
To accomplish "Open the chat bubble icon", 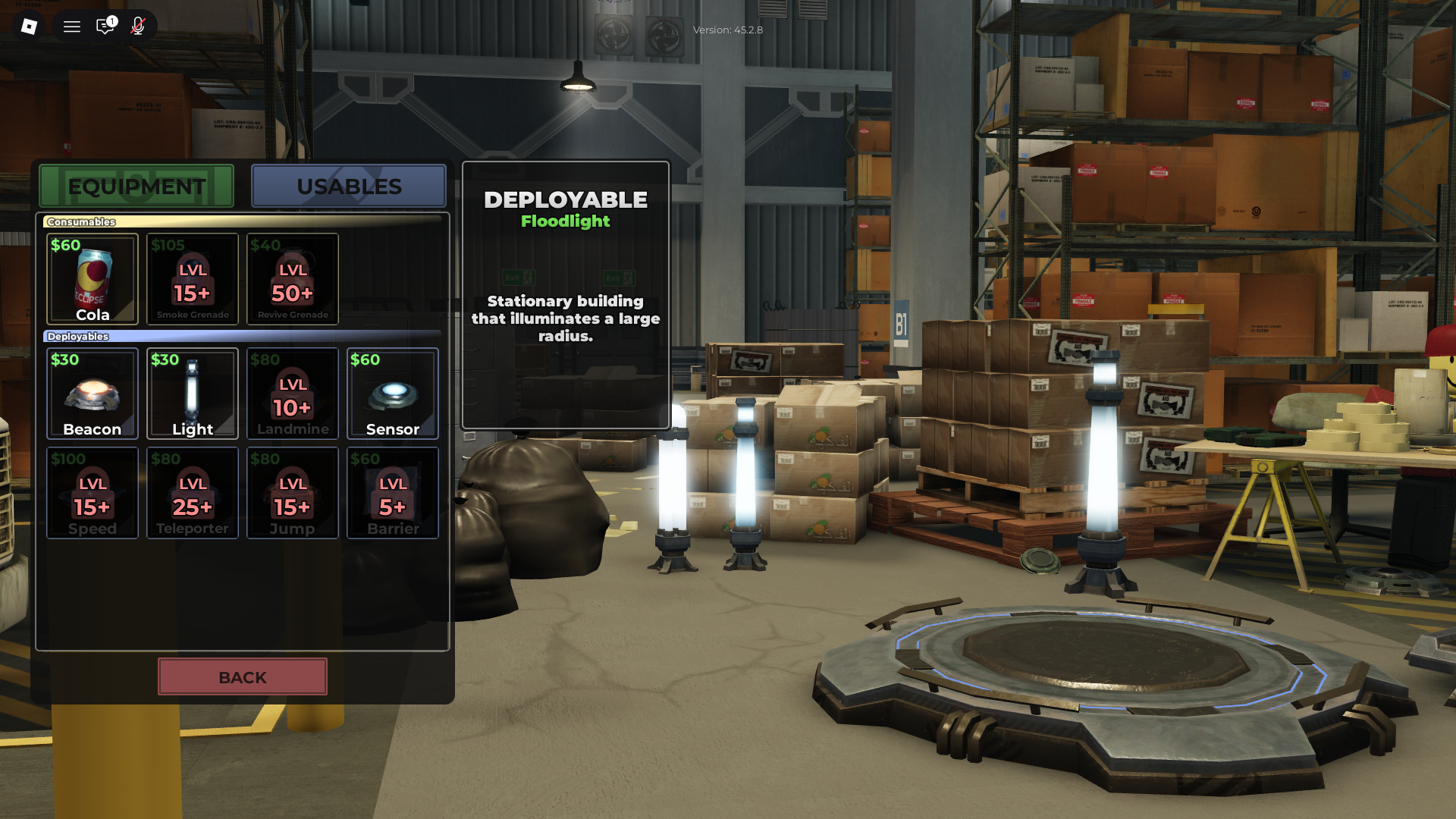I will tap(105, 26).
